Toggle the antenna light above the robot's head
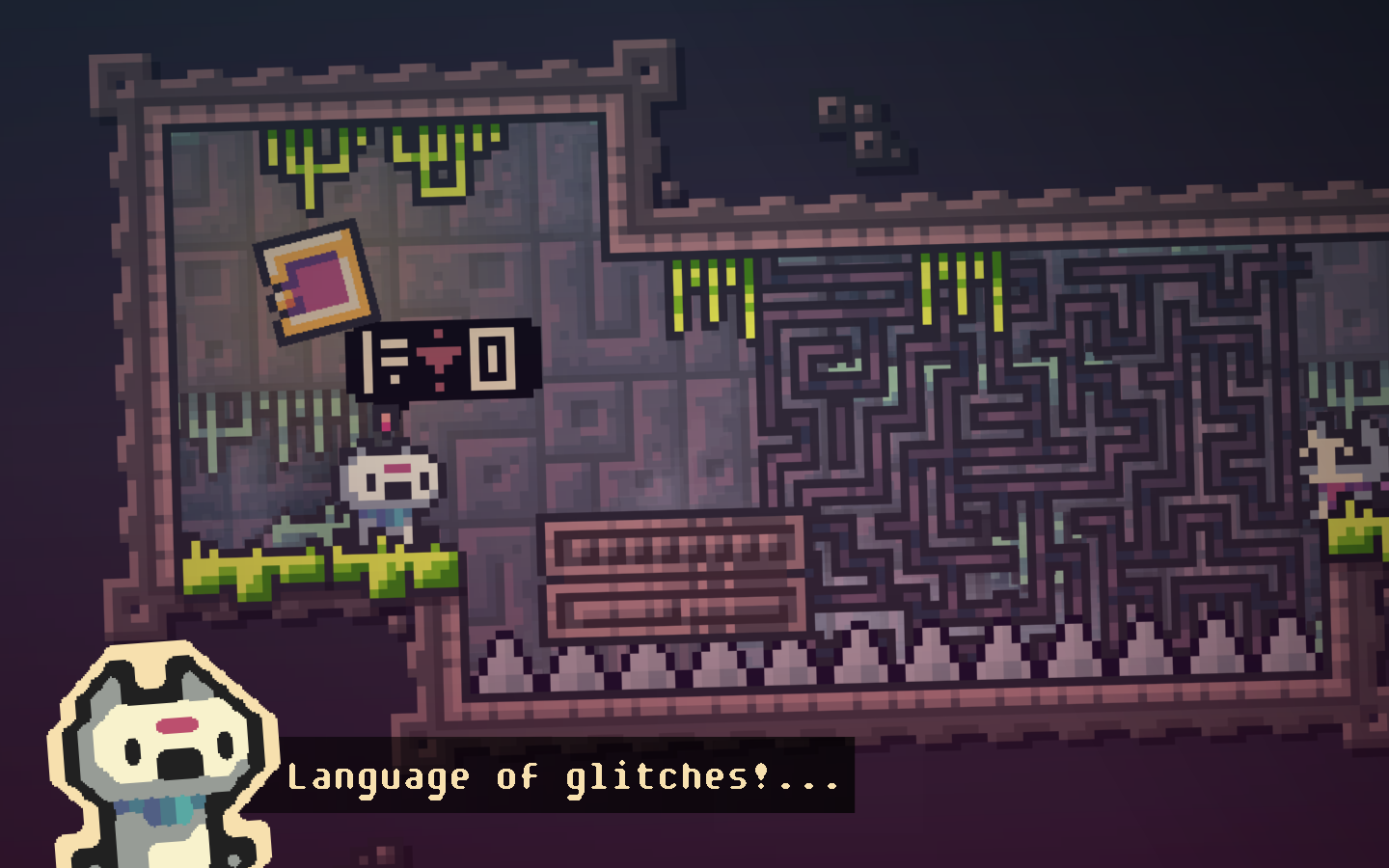 (x=385, y=420)
